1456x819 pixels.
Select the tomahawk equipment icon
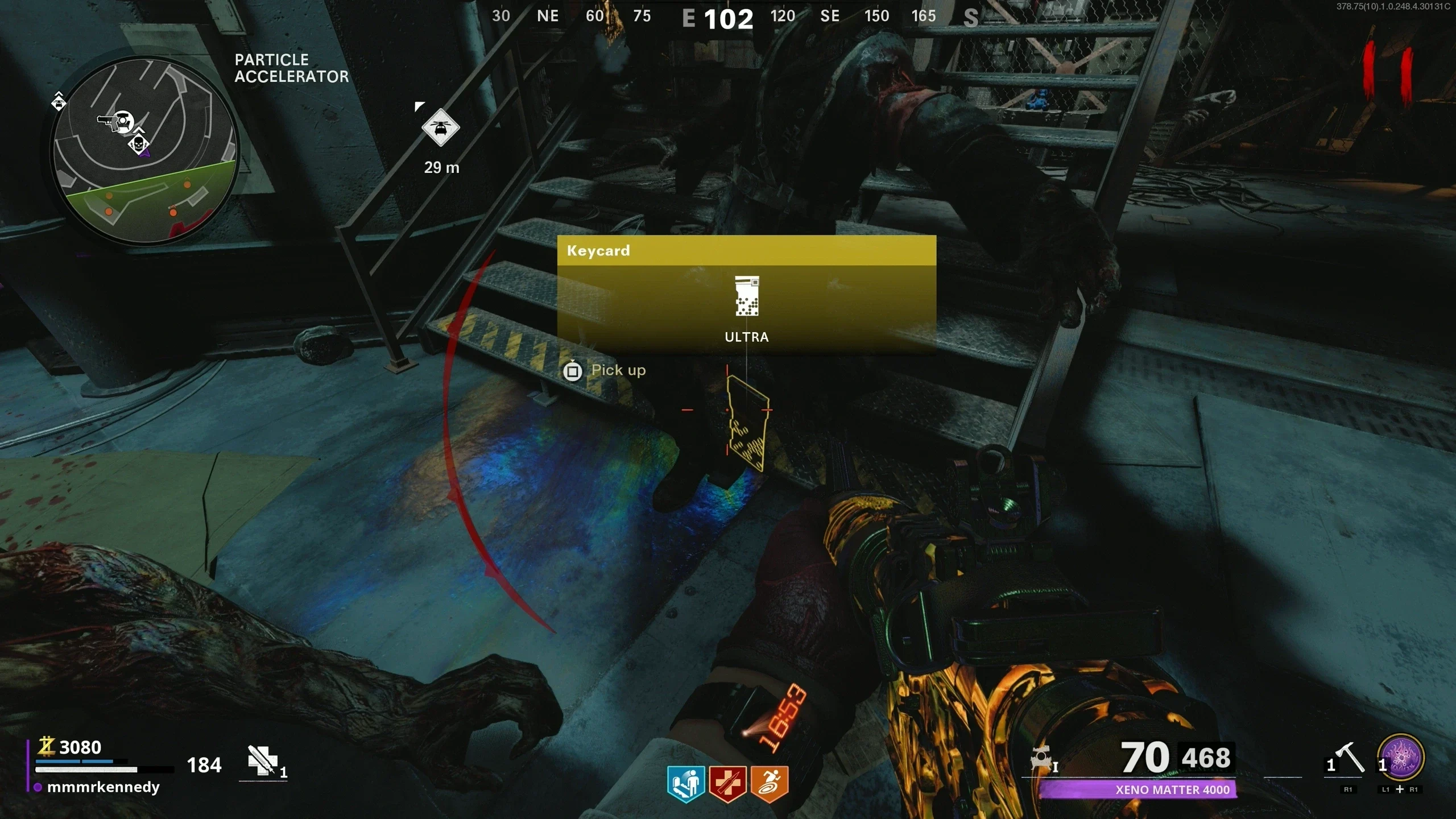pyautogui.click(x=1350, y=758)
